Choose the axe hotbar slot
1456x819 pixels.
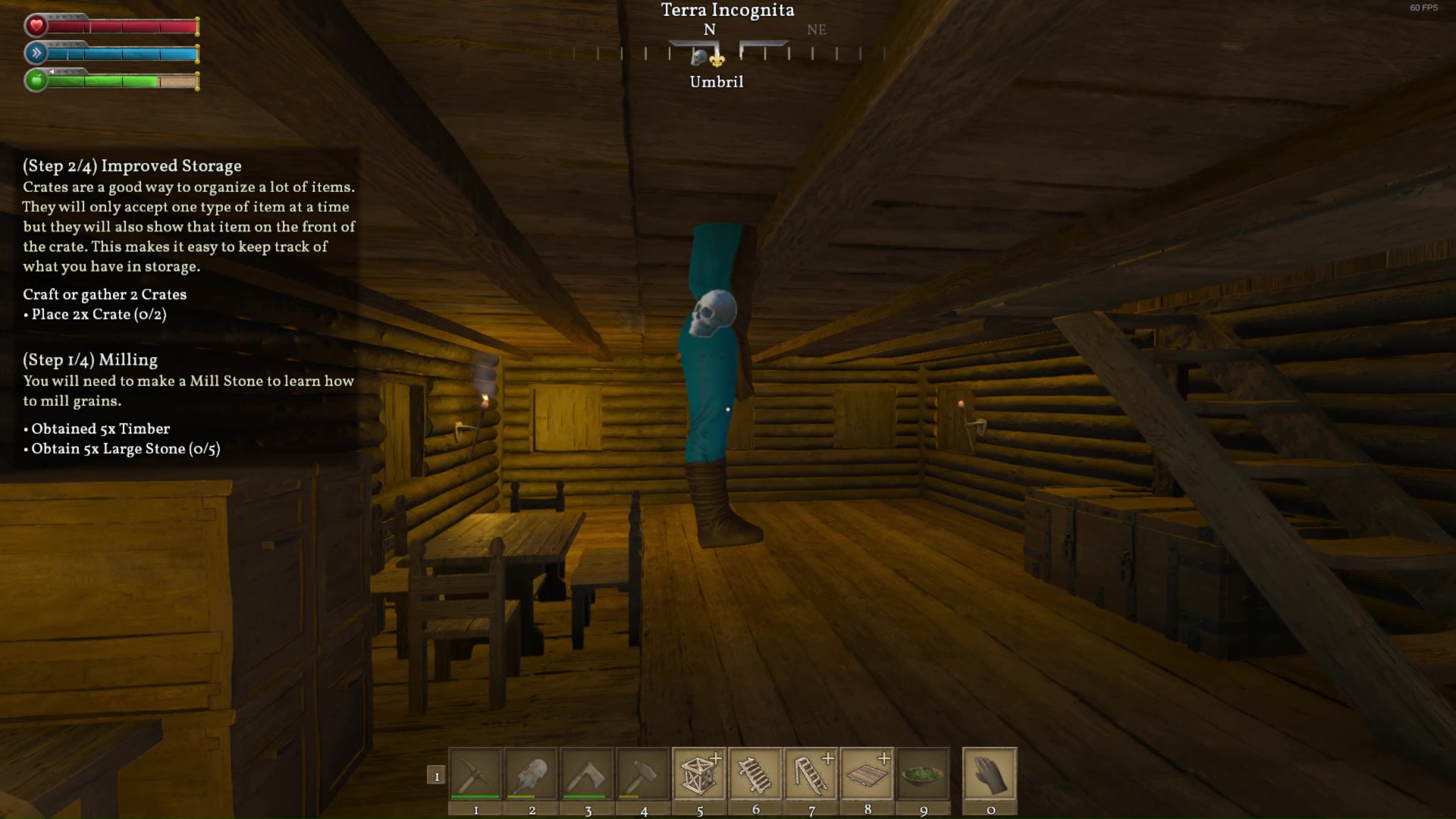588,774
